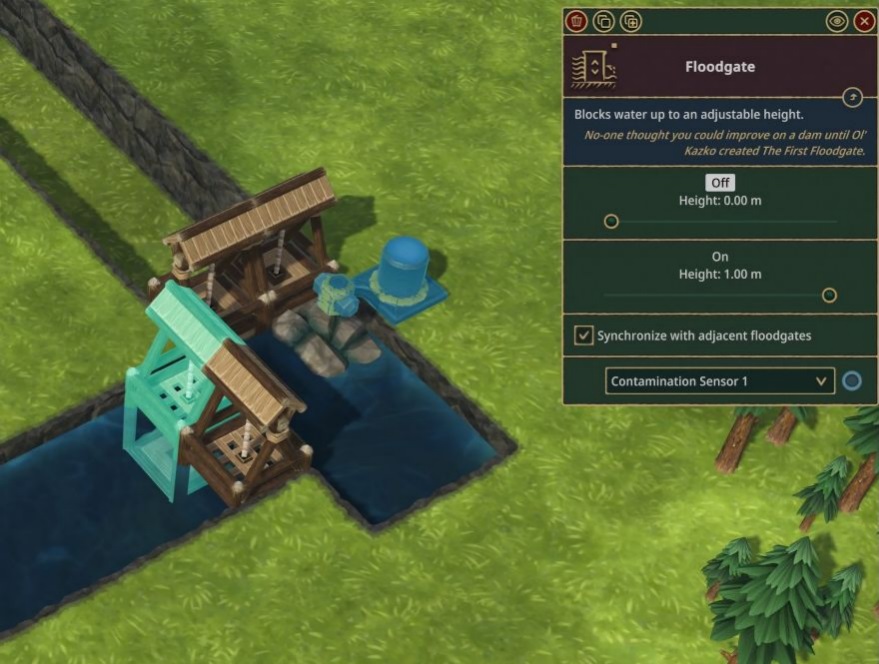
Task: Click the copy icon marked with a plus
Action: pos(630,21)
